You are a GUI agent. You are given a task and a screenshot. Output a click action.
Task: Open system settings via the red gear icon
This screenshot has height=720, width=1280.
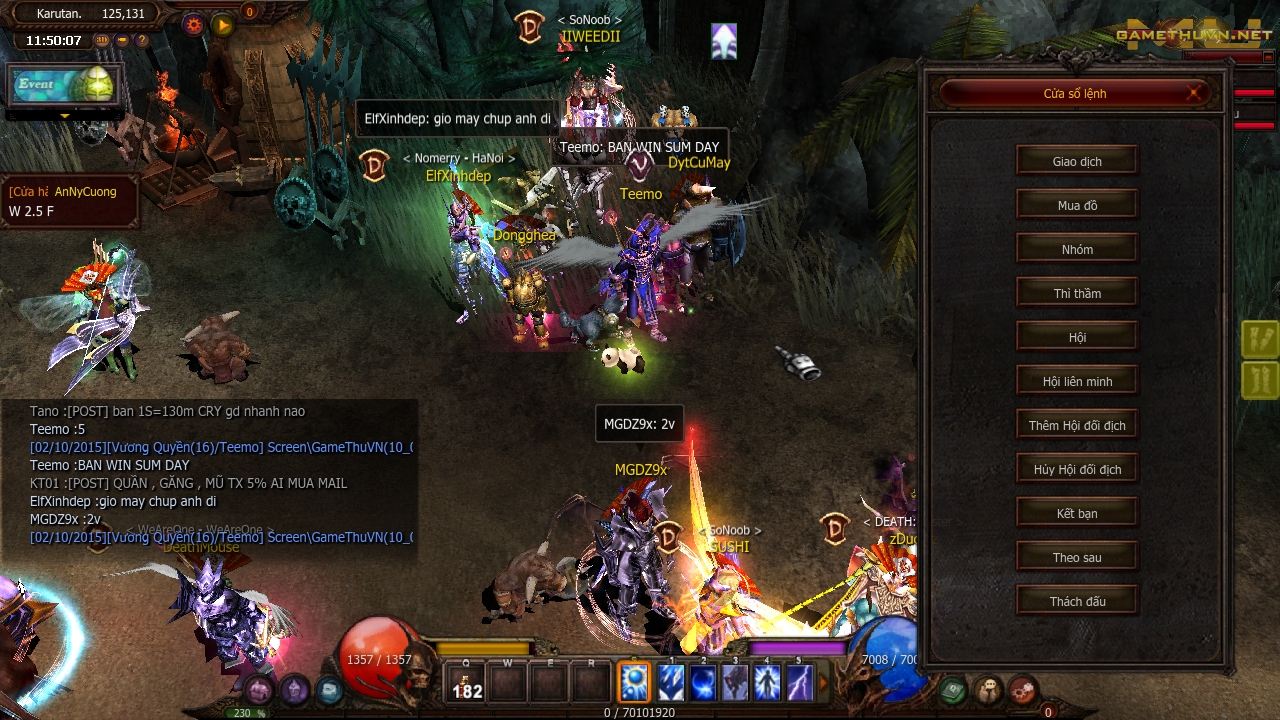1023,690
